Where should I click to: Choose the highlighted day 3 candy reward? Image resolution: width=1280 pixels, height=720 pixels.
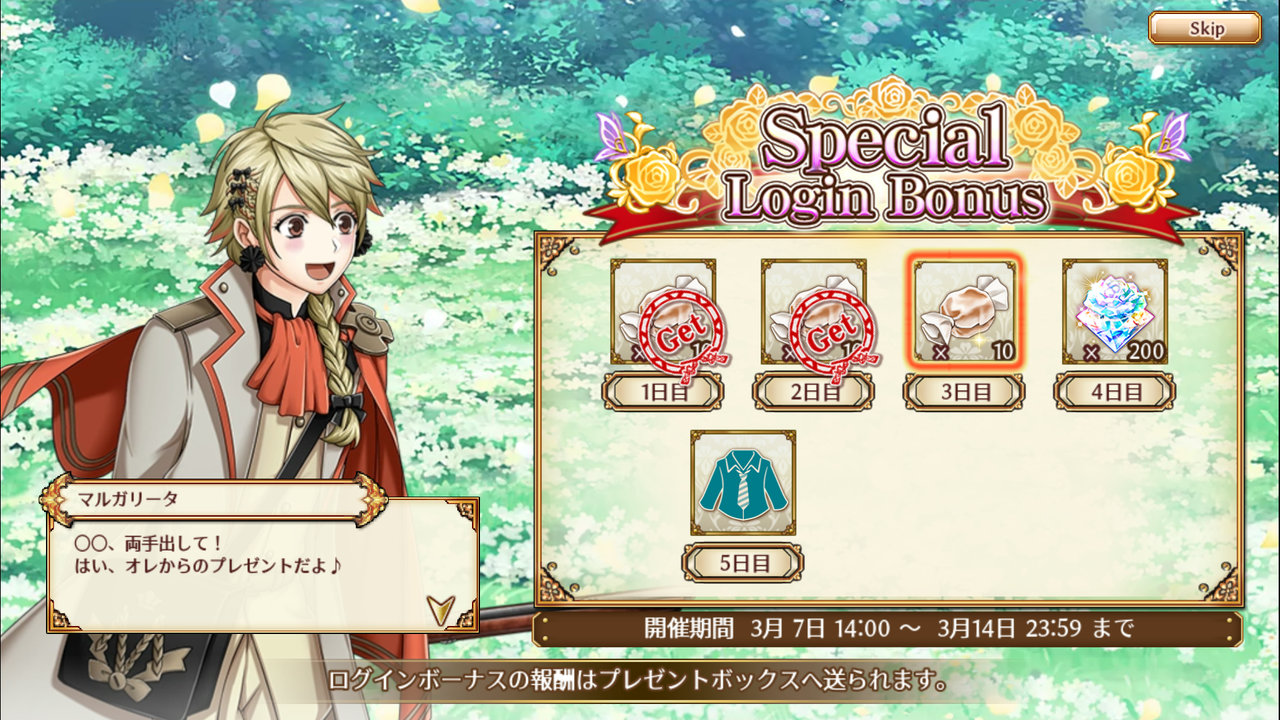pos(965,311)
